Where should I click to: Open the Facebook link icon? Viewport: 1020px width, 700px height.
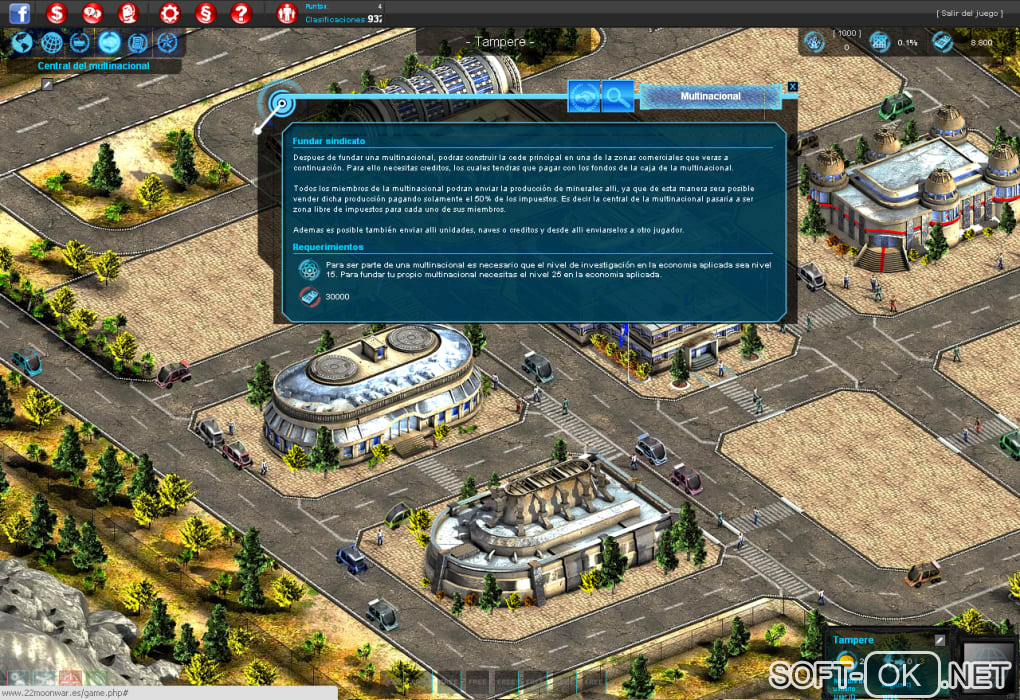click(19, 13)
